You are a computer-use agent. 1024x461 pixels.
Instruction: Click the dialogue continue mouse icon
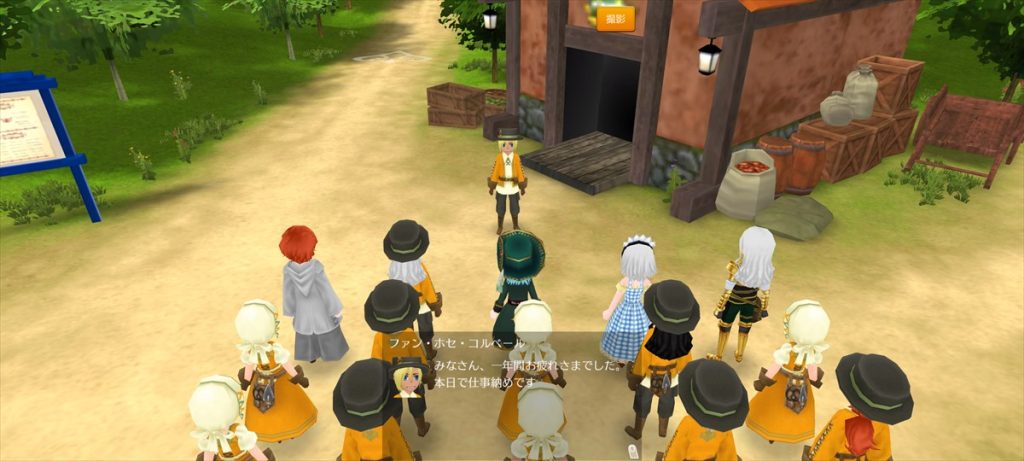631,452
